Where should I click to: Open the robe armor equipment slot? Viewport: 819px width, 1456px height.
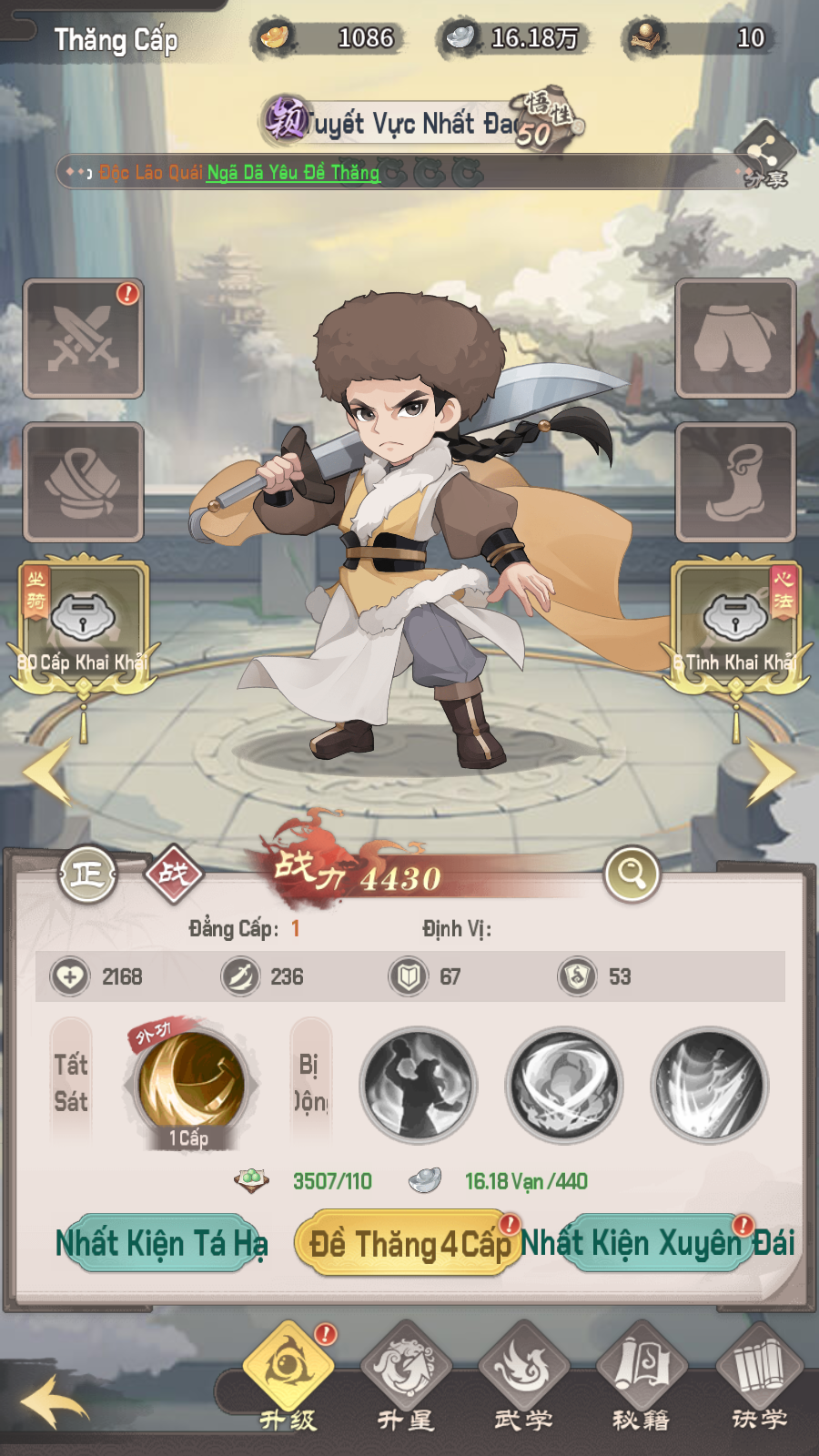pyautogui.click(x=83, y=482)
